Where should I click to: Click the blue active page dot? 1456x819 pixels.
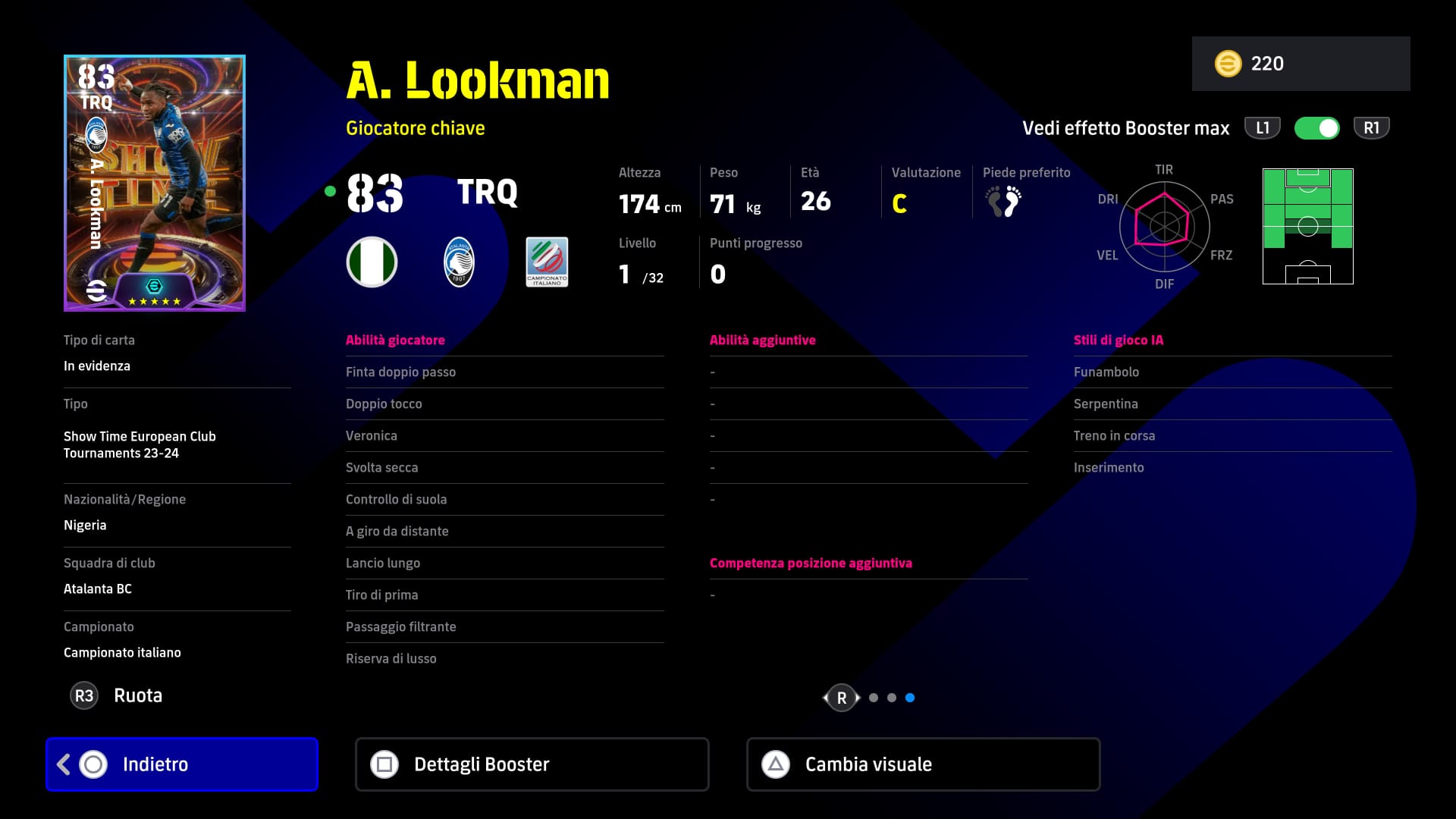pos(910,698)
